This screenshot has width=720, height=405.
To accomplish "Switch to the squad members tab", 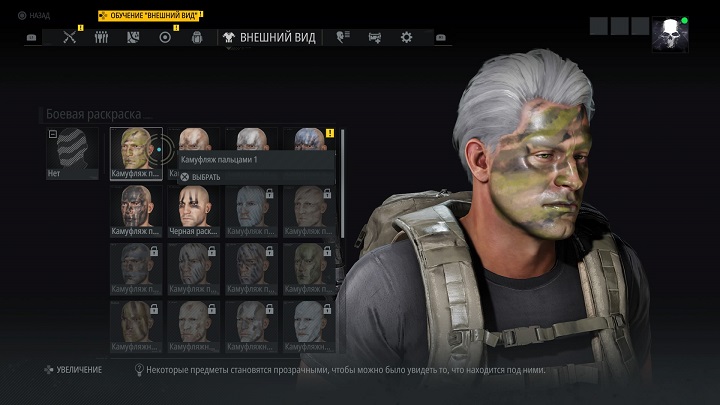I will pyautogui.click(x=101, y=37).
